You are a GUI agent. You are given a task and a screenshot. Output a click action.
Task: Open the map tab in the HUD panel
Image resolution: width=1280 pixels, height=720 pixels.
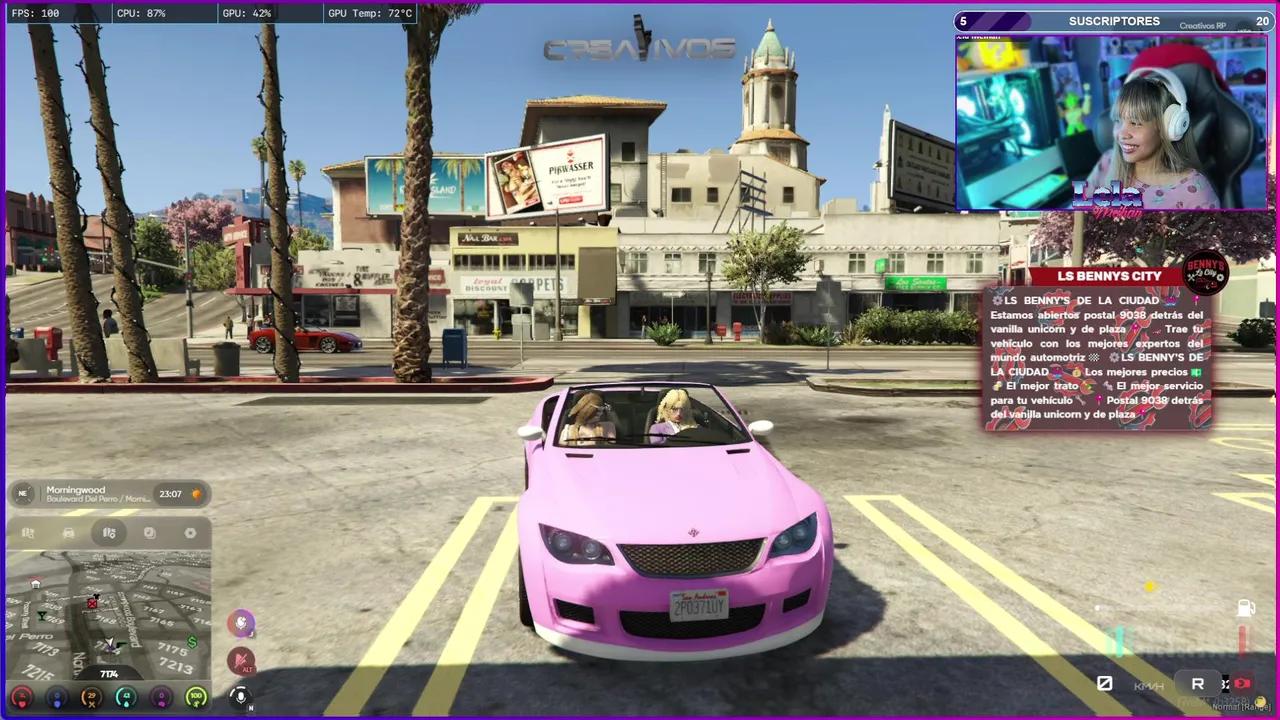[108, 533]
